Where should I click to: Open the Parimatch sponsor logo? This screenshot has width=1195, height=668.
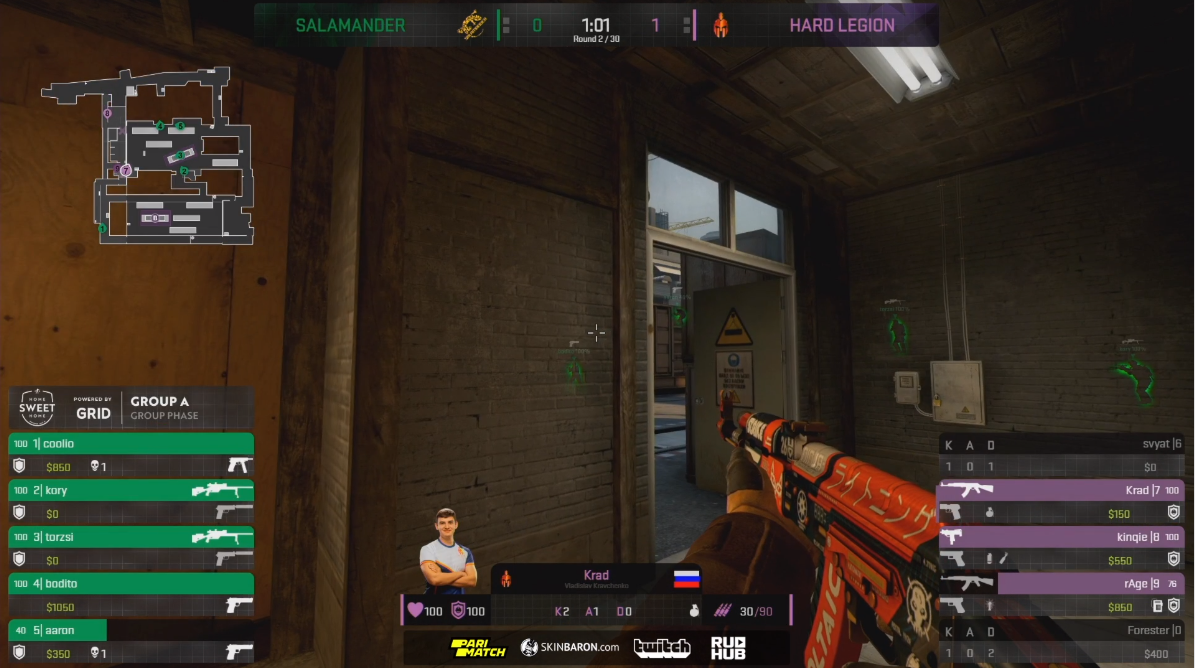[x=478, y=647]
